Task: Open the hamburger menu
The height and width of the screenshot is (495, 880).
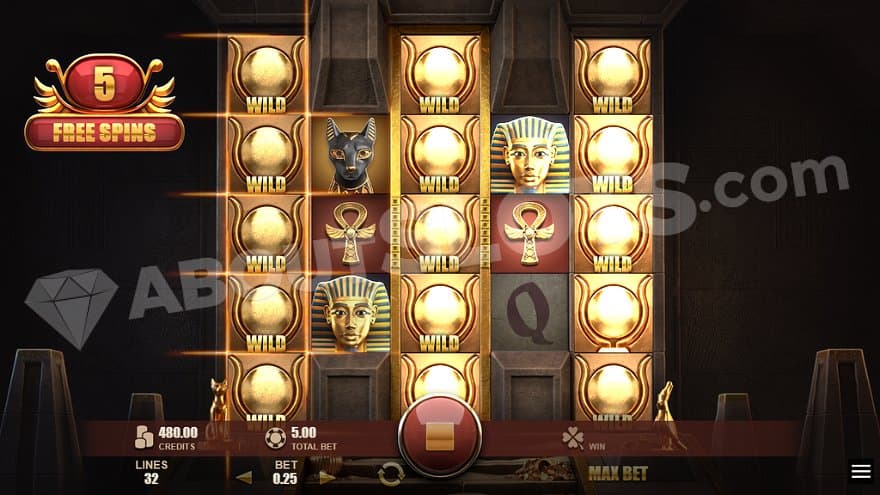Action: point(860,471)
